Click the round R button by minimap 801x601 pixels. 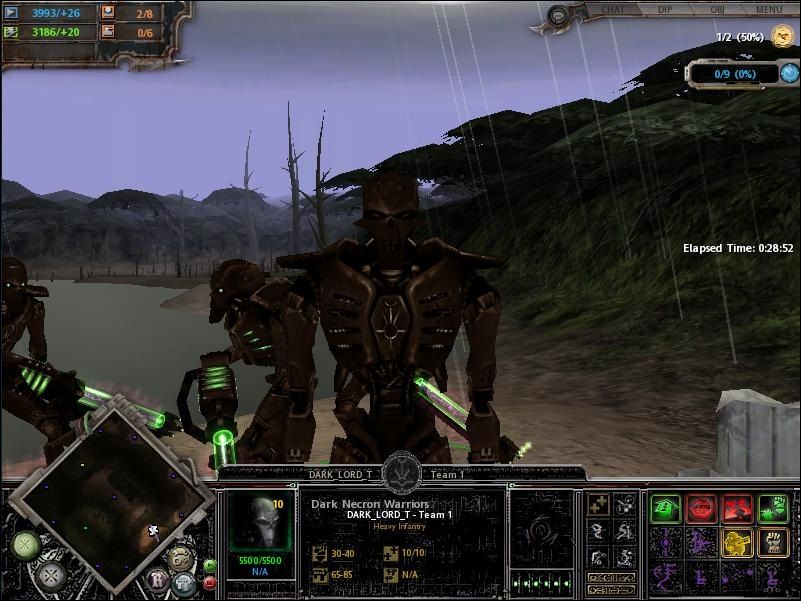[x=159, y=579]
